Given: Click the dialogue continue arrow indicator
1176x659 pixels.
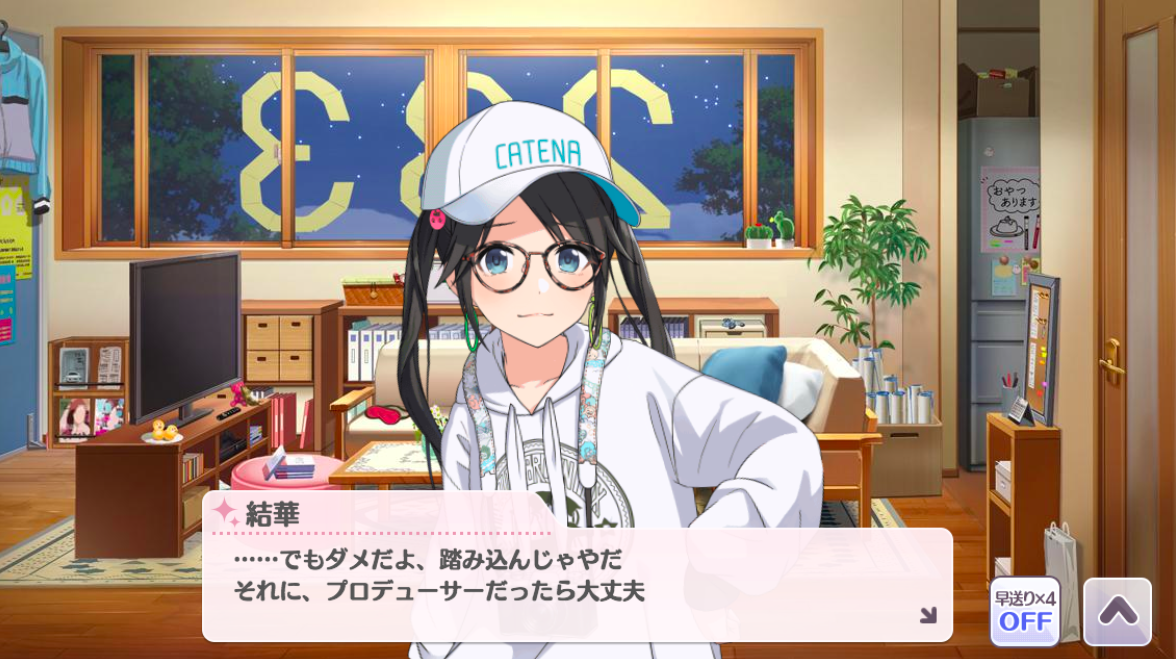Looking at the screenshot, I should (x=928, y=615).
